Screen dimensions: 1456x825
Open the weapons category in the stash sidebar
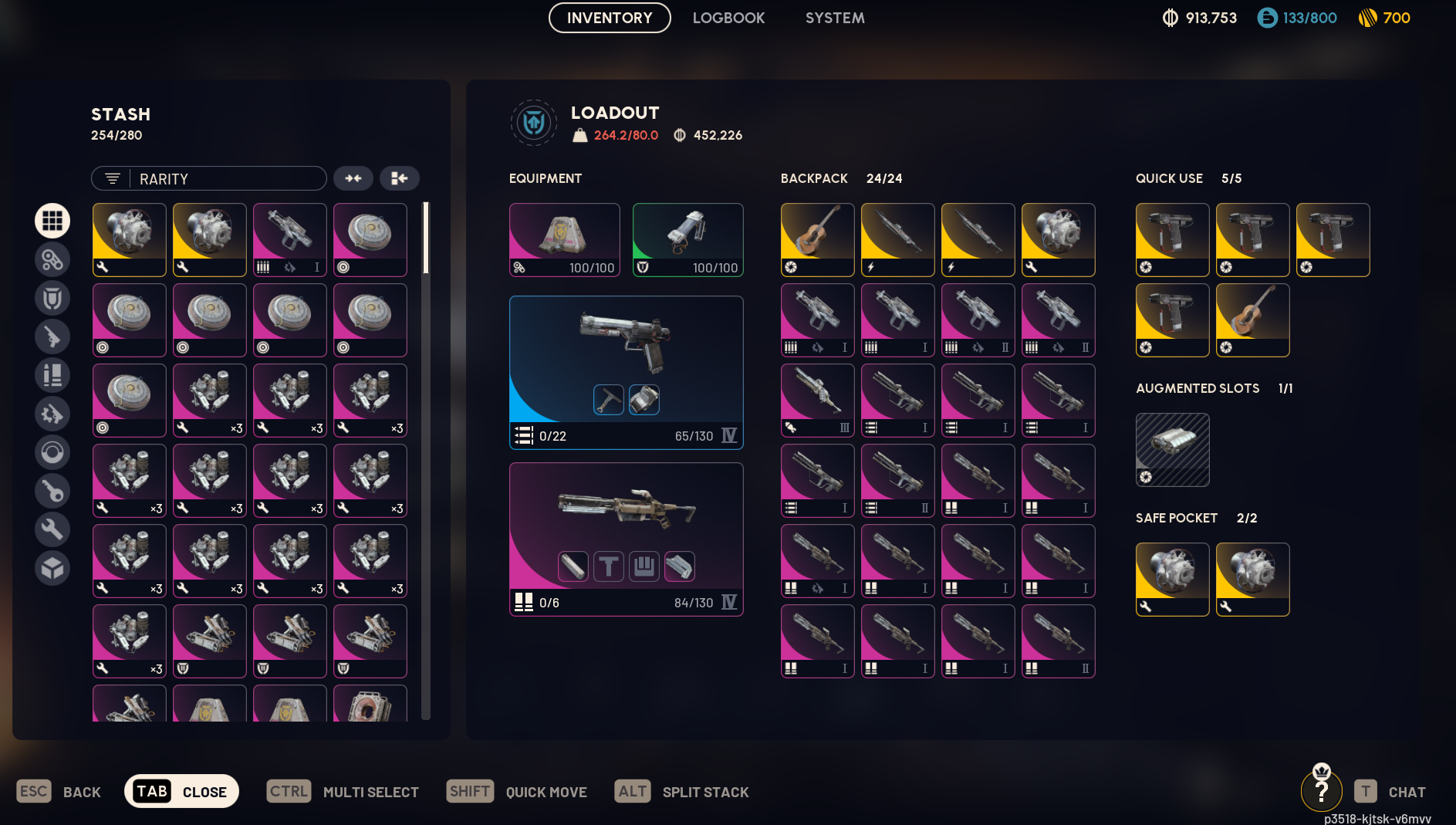pyautogui.click(x=52, y=336)
